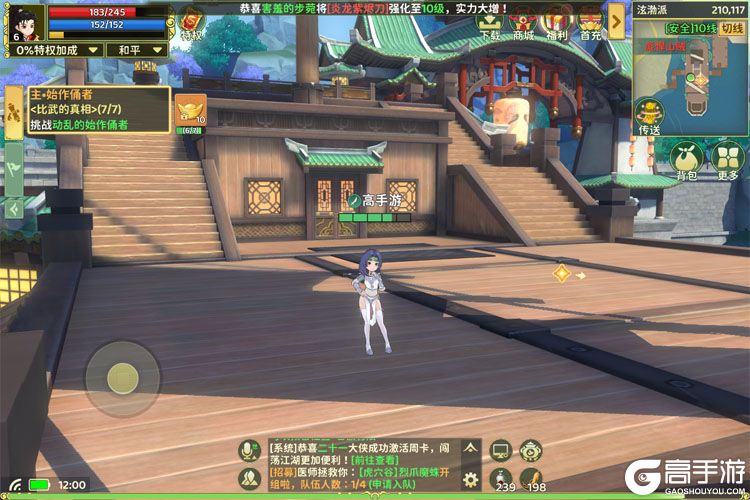Open the 福利 welfare gift box
Screen dimensions: 750x500
(x=557, y=22)
